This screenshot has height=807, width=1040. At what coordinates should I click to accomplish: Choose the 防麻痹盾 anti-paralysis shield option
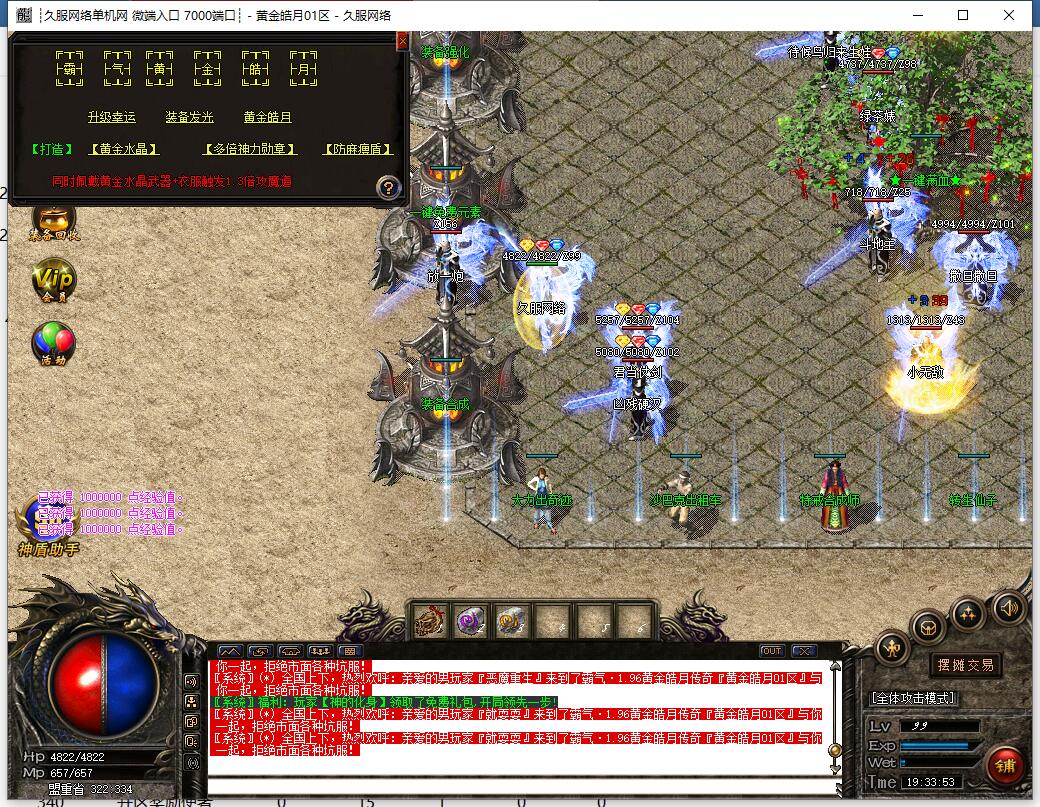[x=357, y=149]
